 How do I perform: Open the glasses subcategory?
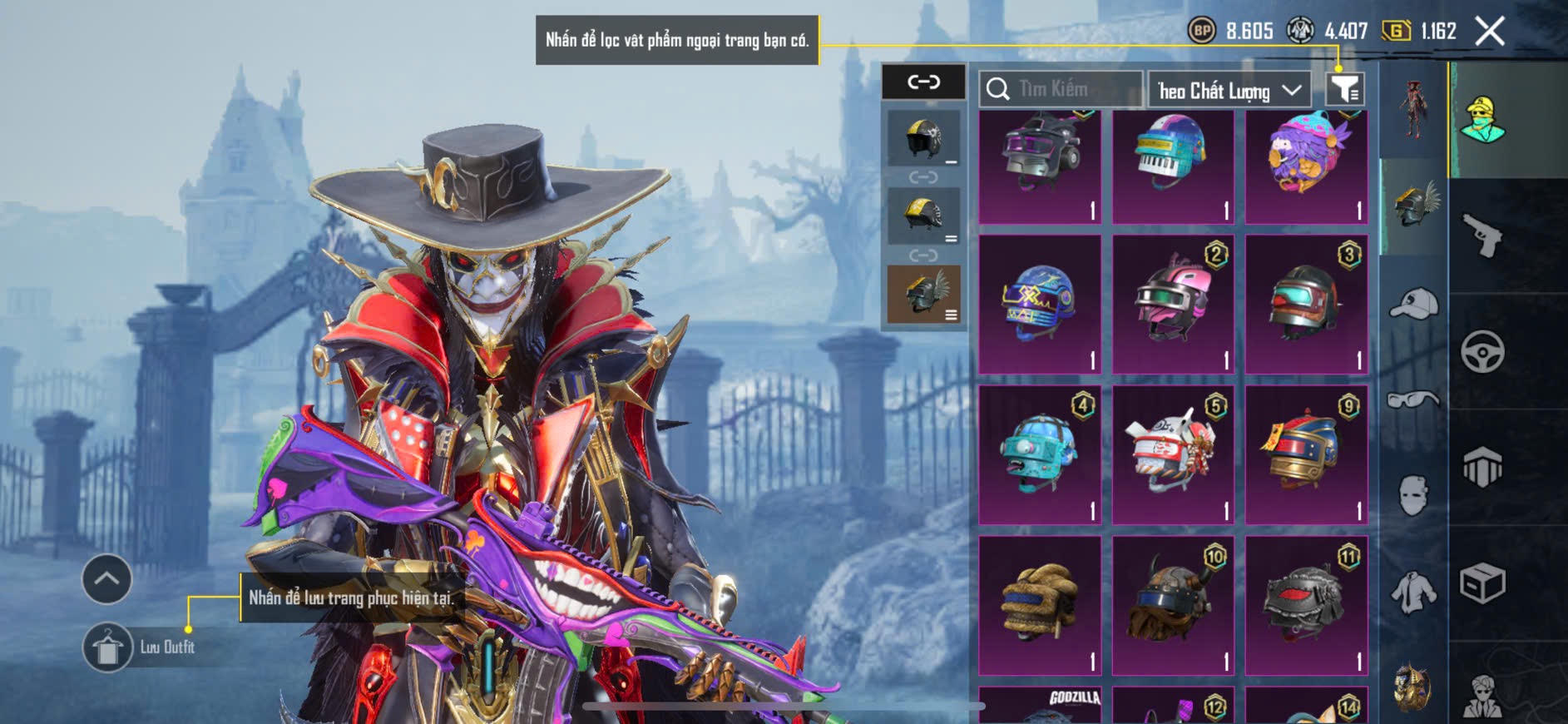pos(1413,400)
